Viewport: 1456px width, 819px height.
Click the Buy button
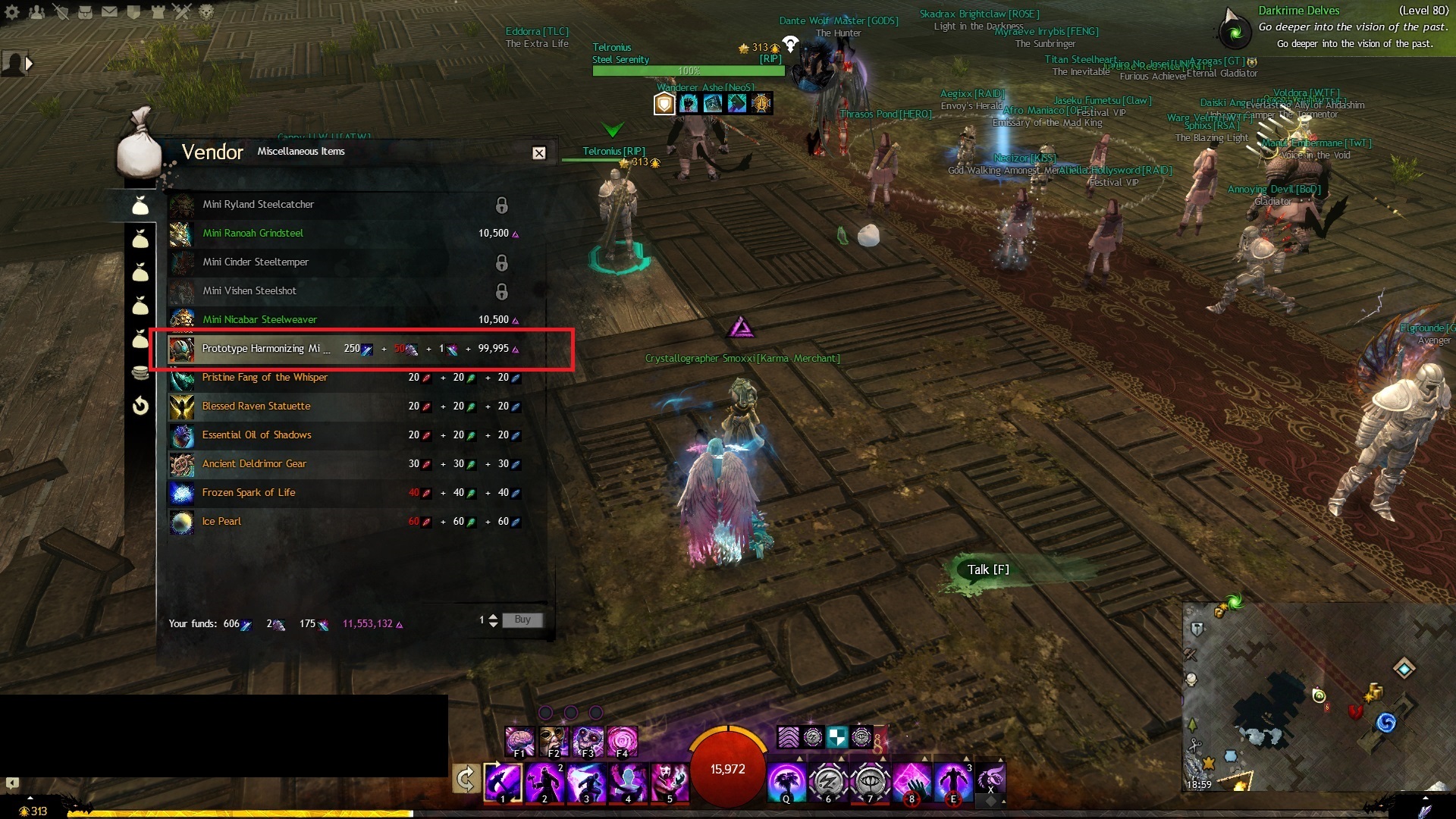pos(522,620)
